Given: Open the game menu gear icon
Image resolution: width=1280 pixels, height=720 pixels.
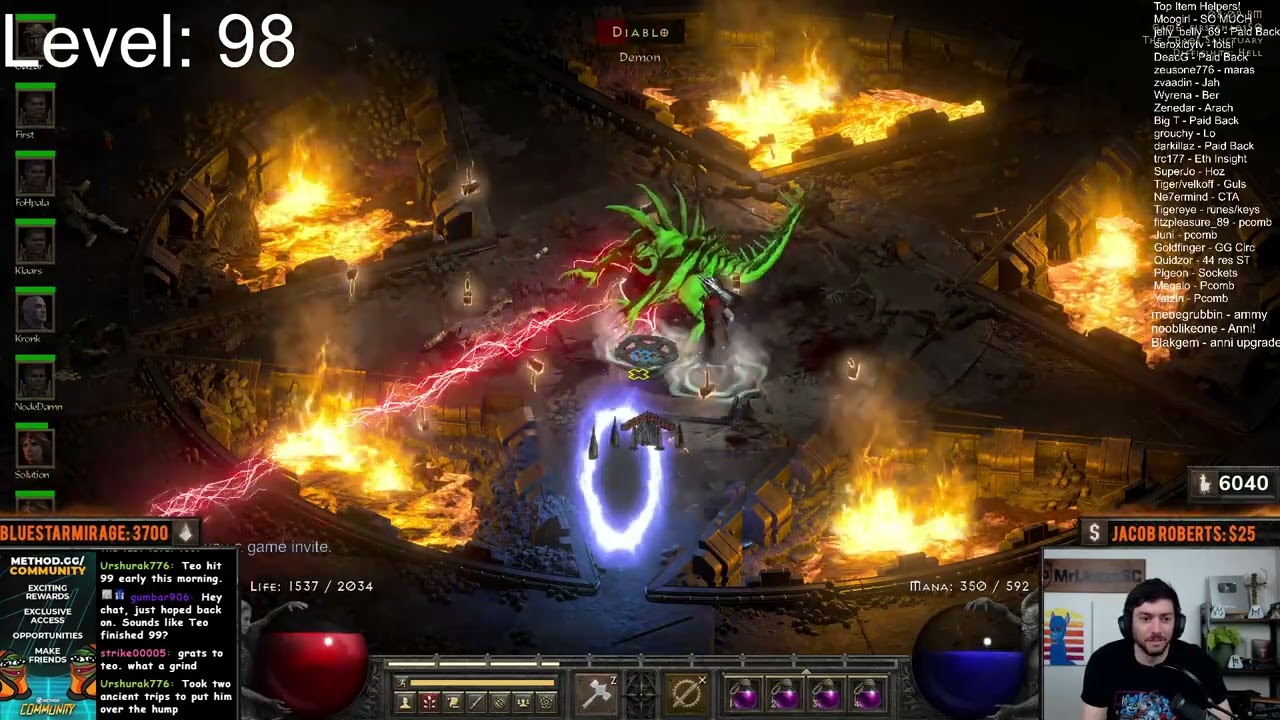Looking at the screenshot, I should [546, 702].
